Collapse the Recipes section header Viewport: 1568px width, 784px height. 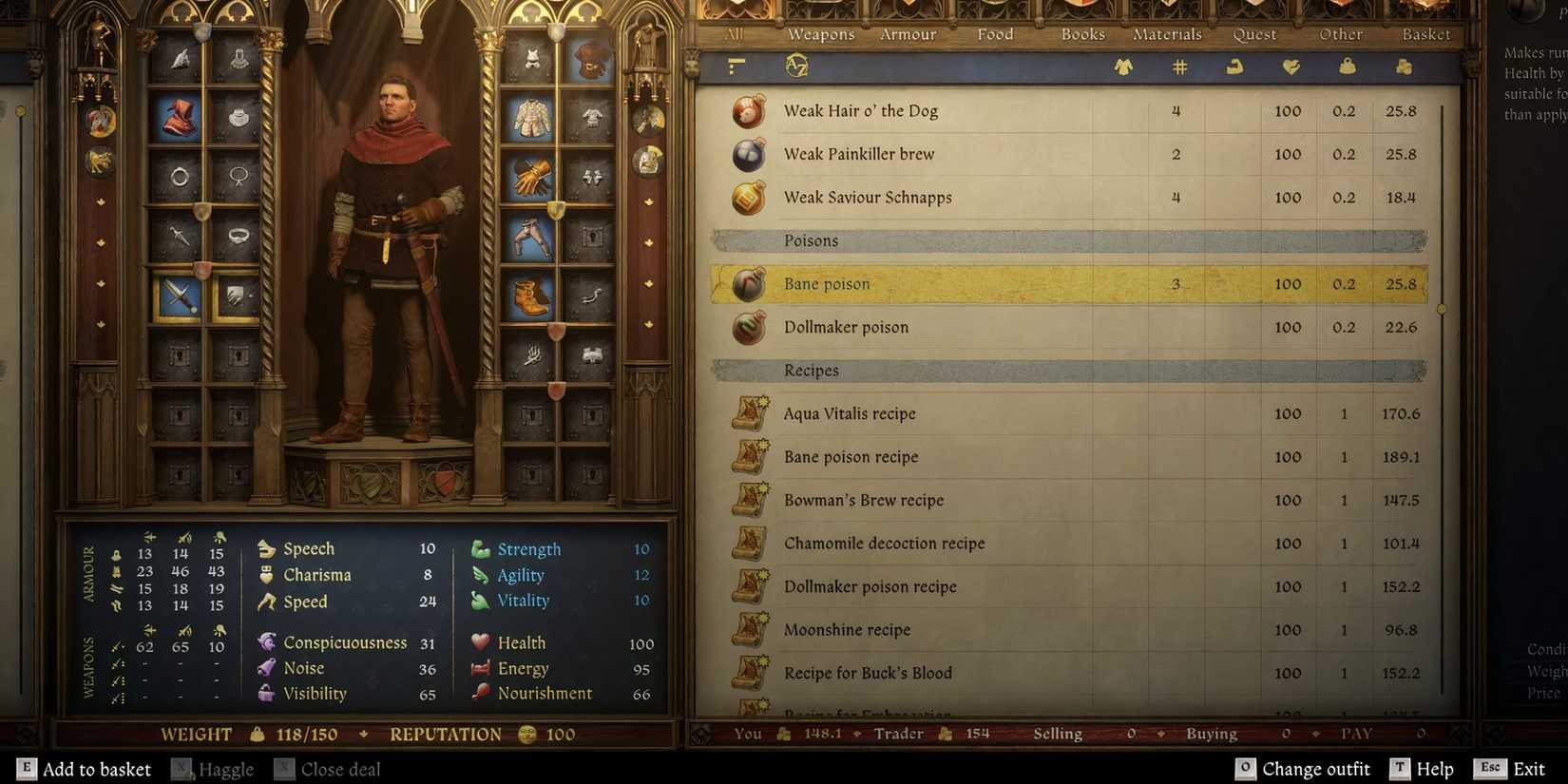pos(811,370)
